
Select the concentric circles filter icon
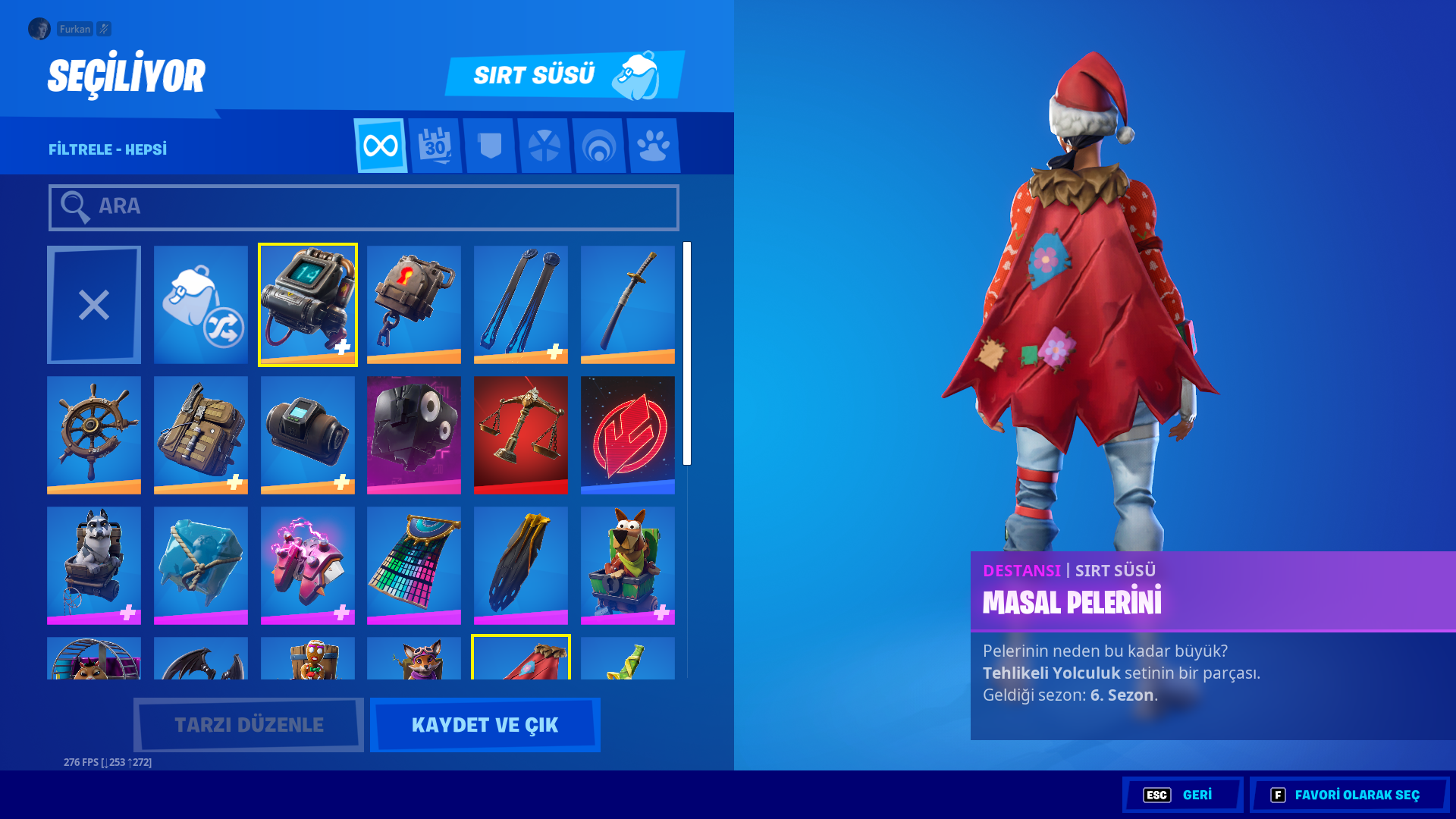(599, 145)
